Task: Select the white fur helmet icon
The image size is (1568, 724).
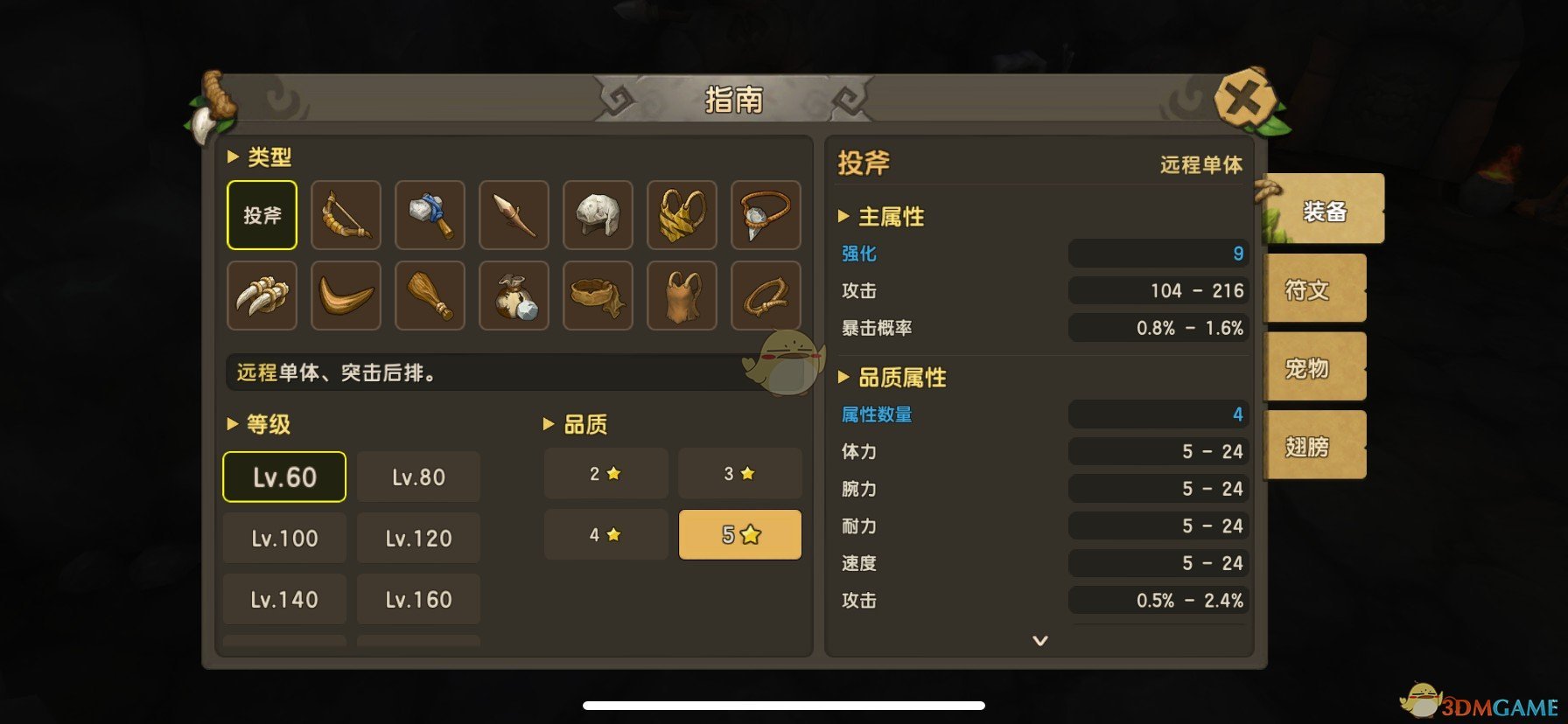Action: [x=598, y=214]
